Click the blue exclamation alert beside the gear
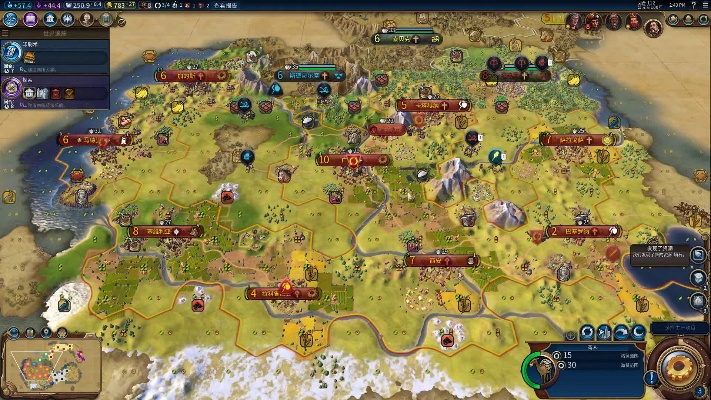711x400 pixels. coord(651,378)
